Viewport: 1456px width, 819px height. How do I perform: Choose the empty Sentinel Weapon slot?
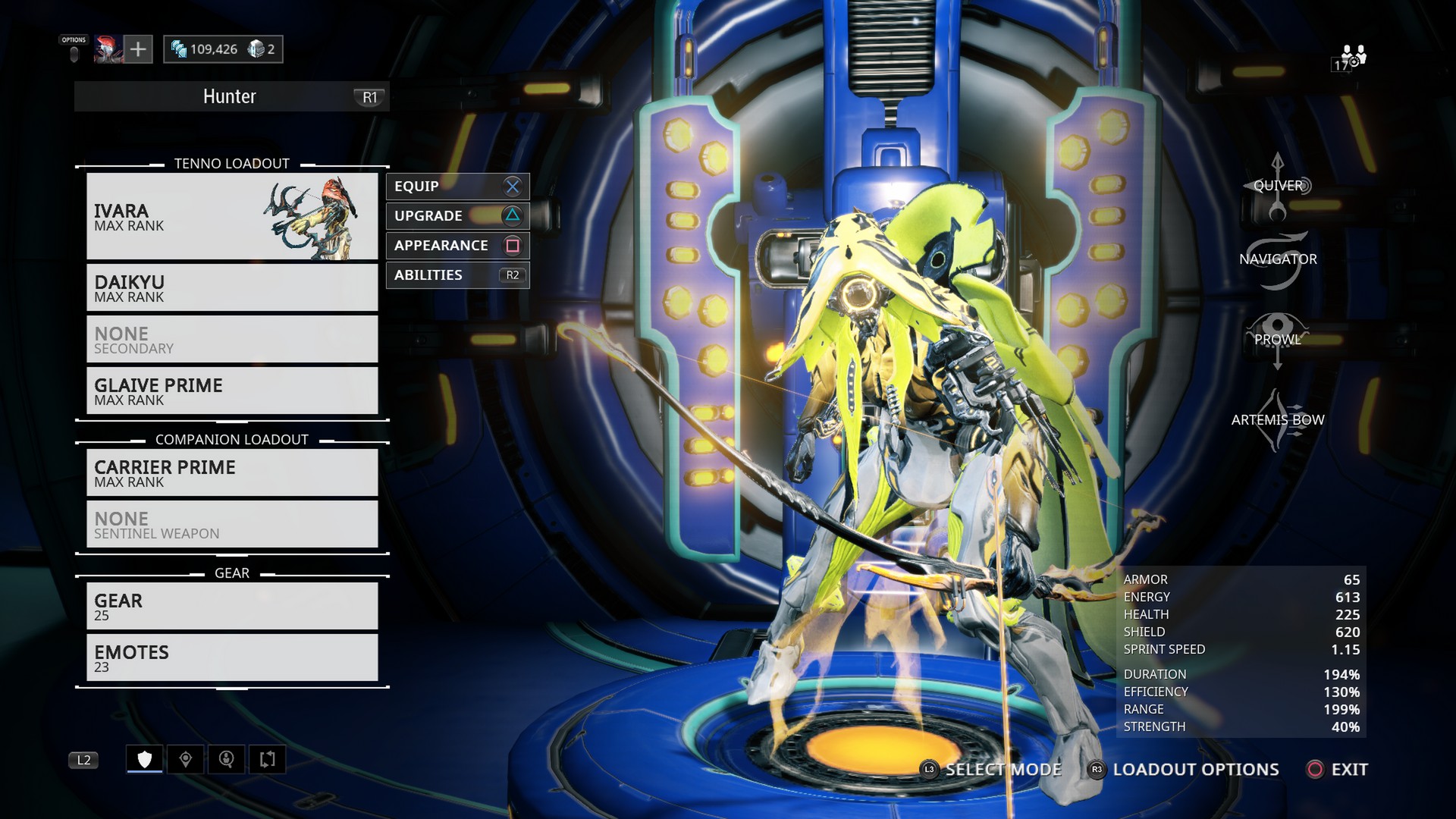click(232, 524)
